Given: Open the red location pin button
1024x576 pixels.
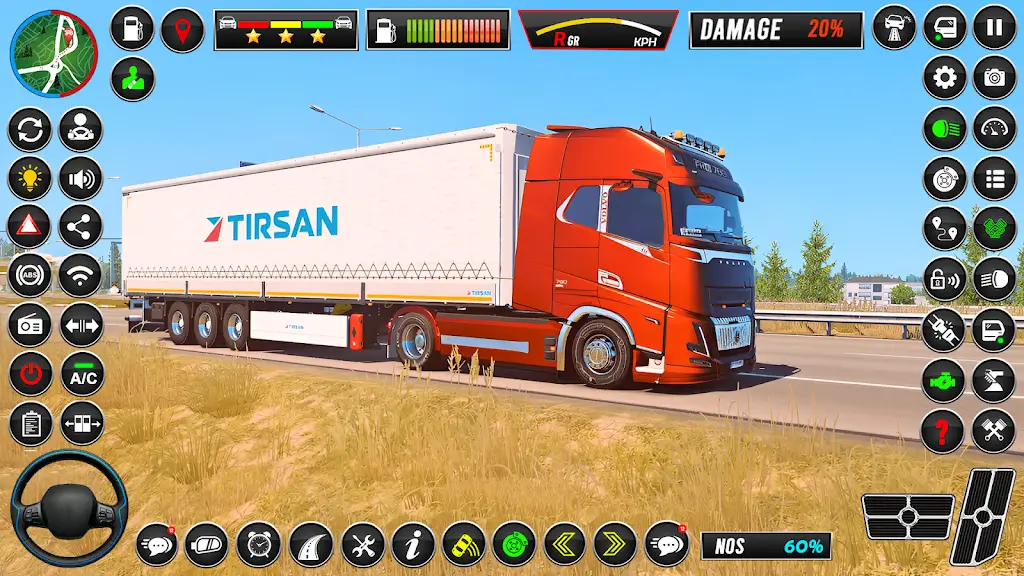Looking at the screenshot, I should point(182,29).
